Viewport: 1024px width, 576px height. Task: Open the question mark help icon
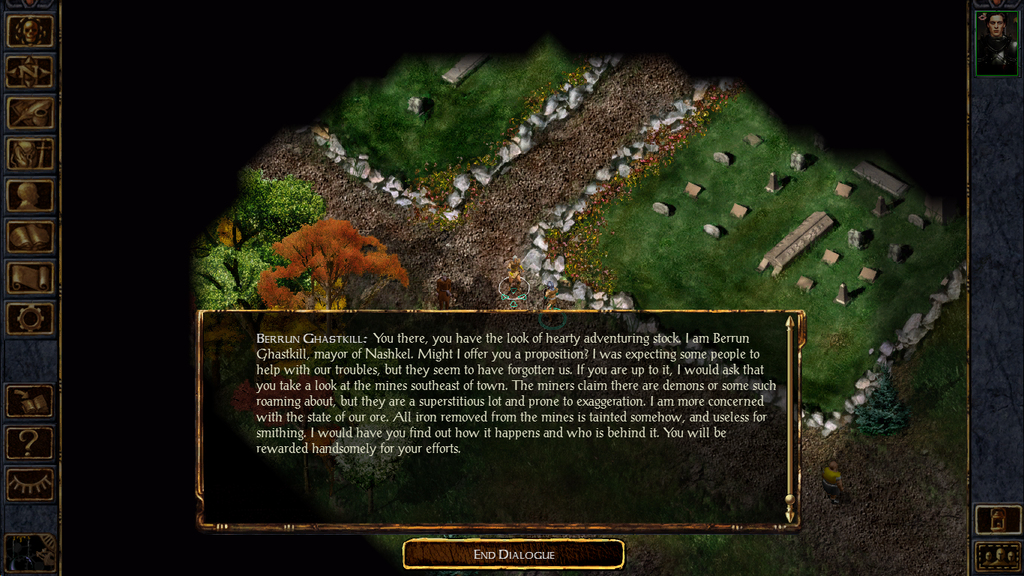coord(30,442)
